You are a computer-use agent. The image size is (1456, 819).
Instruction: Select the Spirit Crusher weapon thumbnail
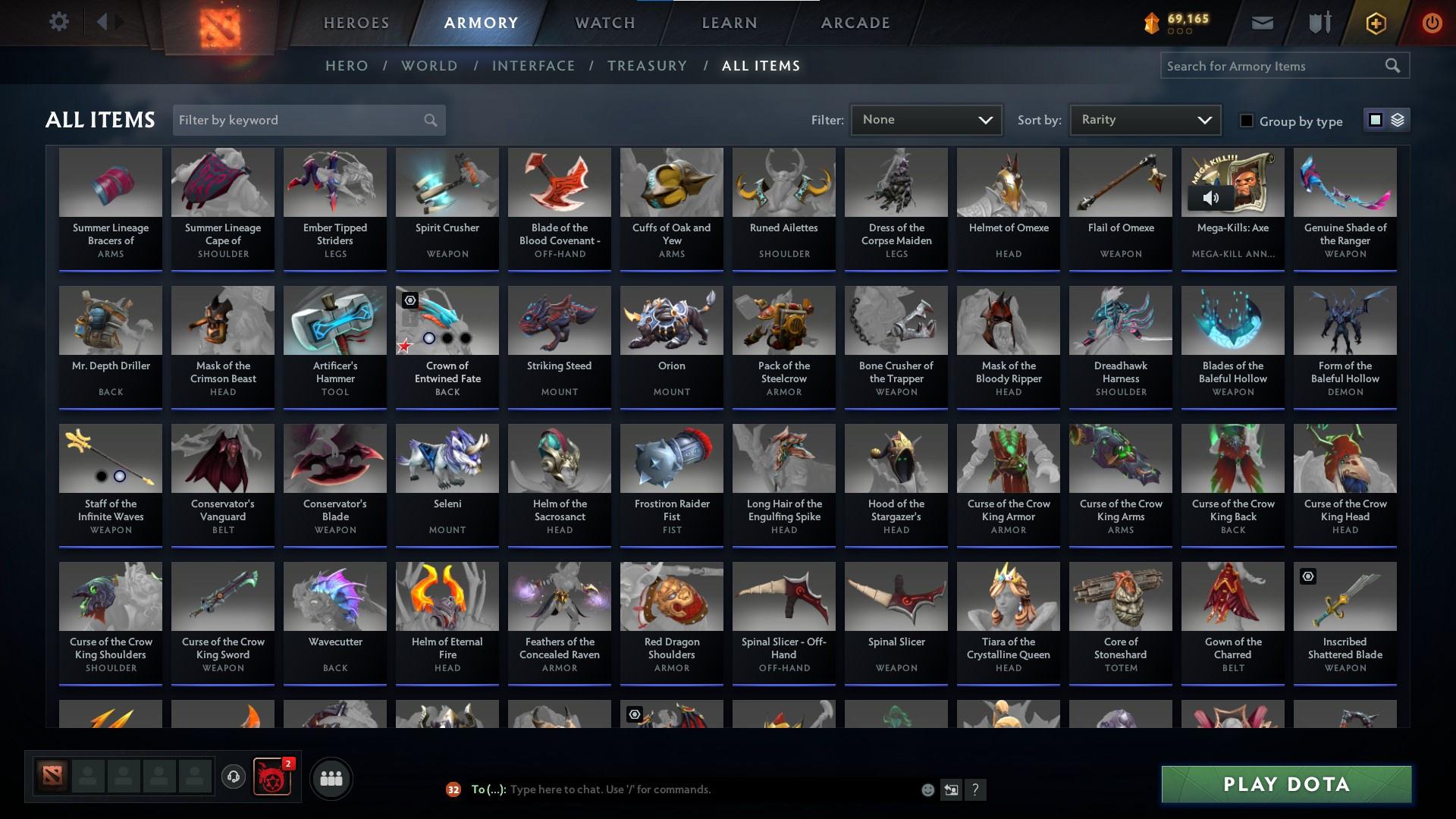click(447, 182)
